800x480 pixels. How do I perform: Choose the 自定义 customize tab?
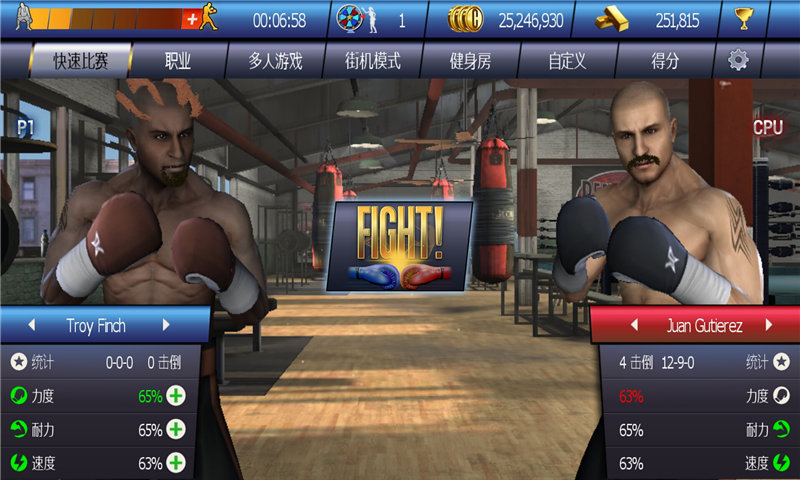pyautogui.click(x=567, y=61)
